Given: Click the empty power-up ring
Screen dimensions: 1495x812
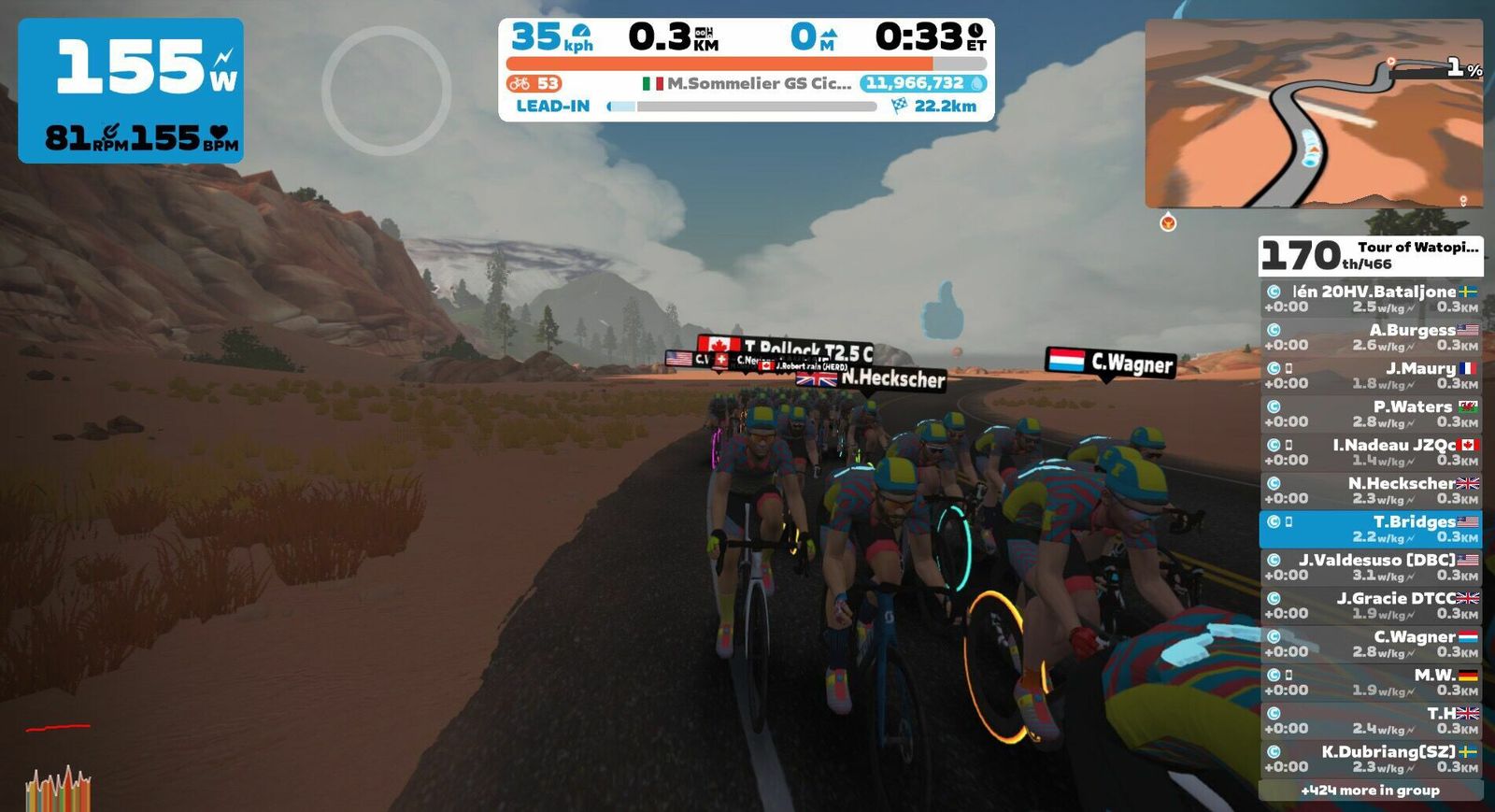Looking at the screenshot, I should [387, 91].
